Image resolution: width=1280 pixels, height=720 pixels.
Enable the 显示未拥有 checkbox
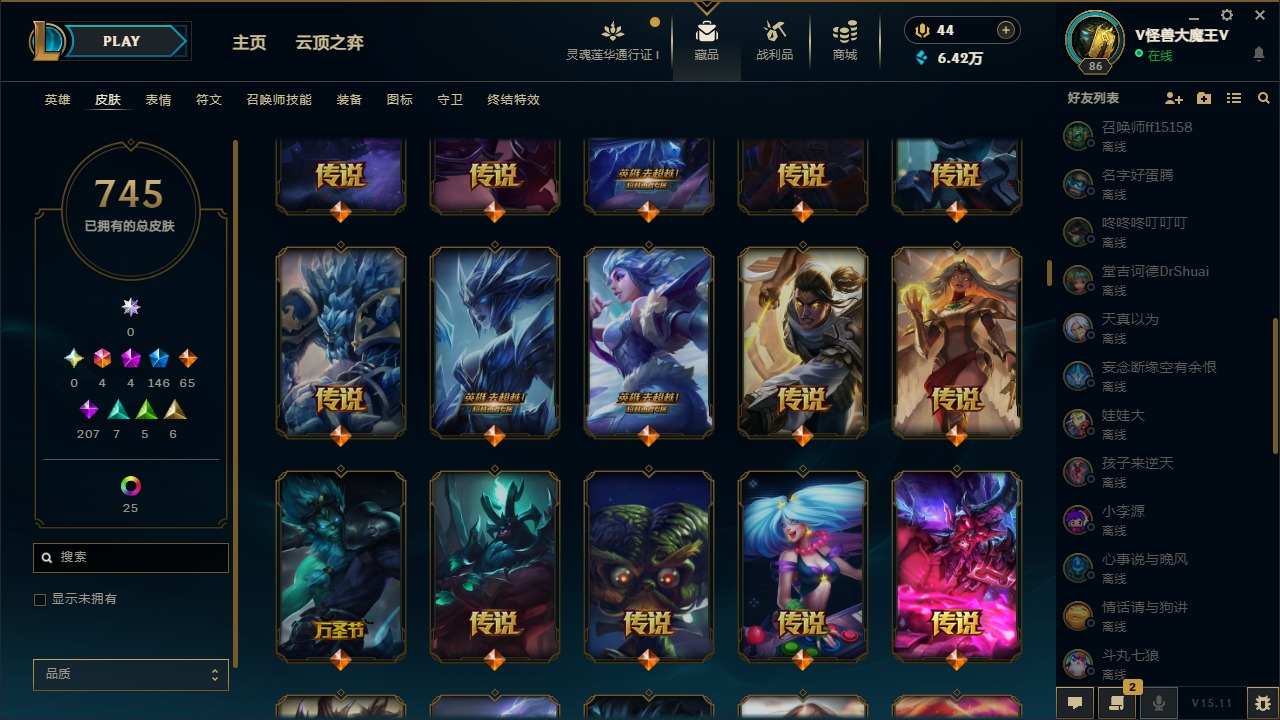point(40,599)
